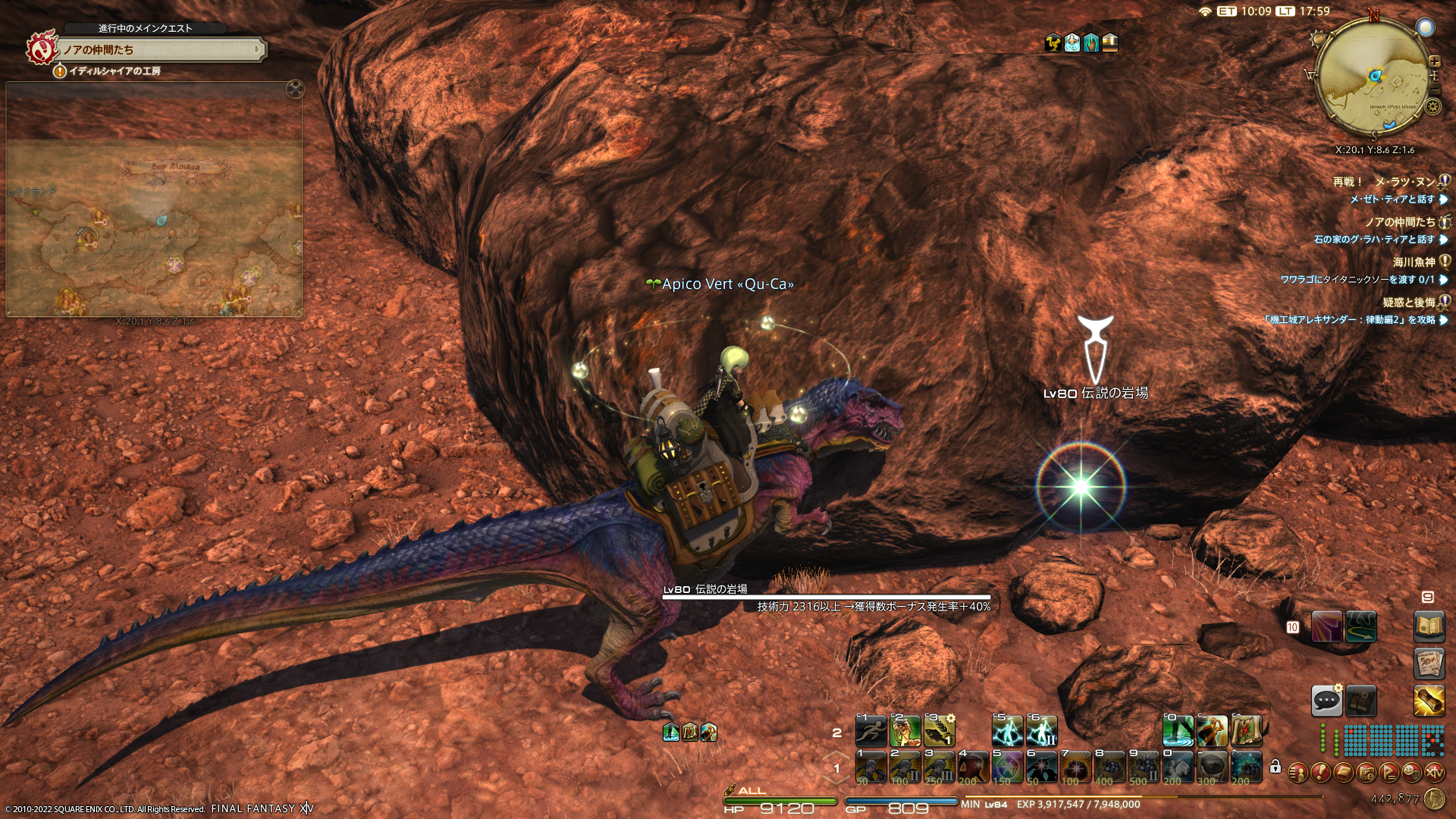
Task: Close the translucent area map overlay
Action: (295, 89)
